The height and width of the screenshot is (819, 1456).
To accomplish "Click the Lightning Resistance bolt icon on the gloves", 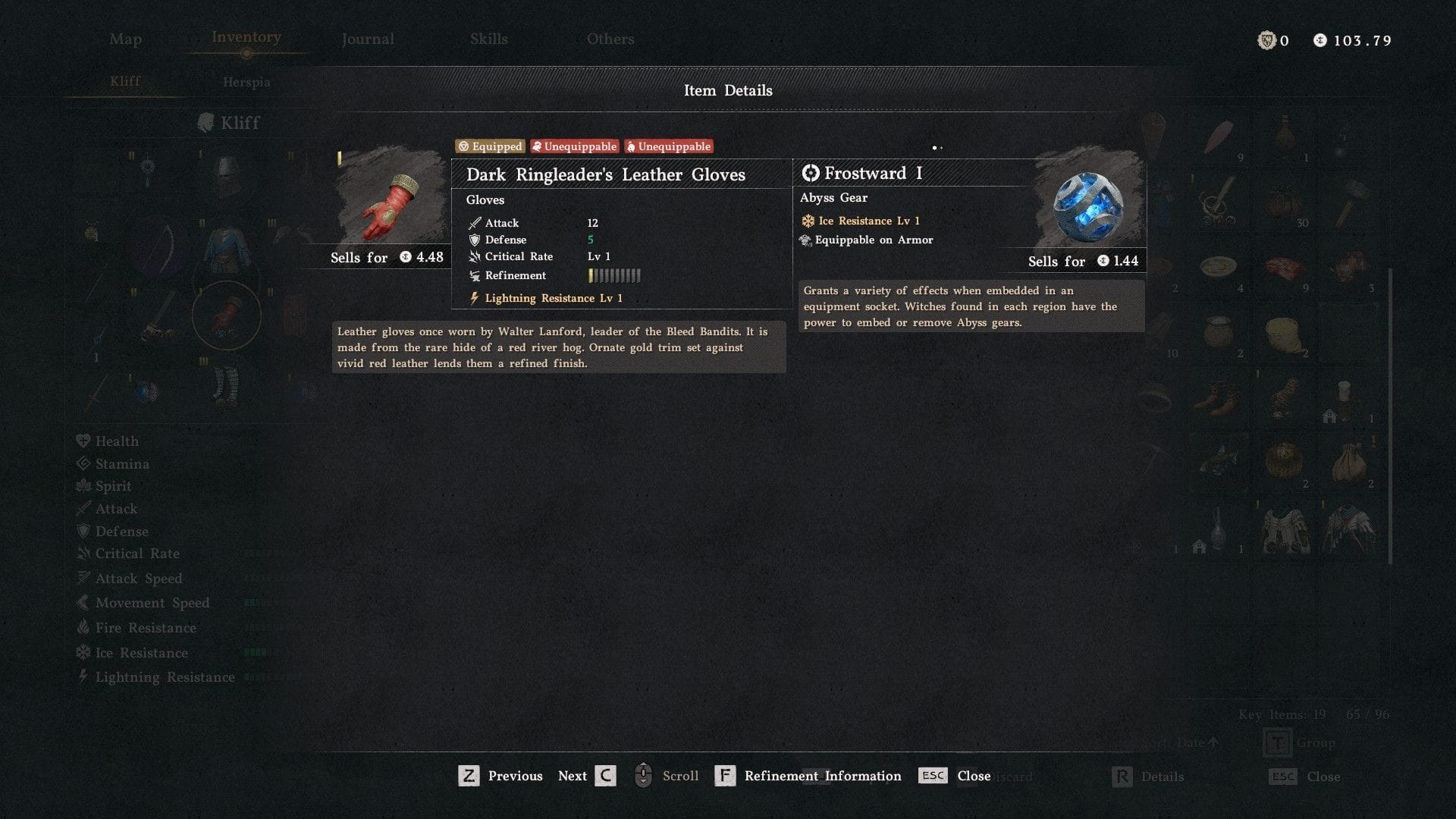I will click(475, 297).
